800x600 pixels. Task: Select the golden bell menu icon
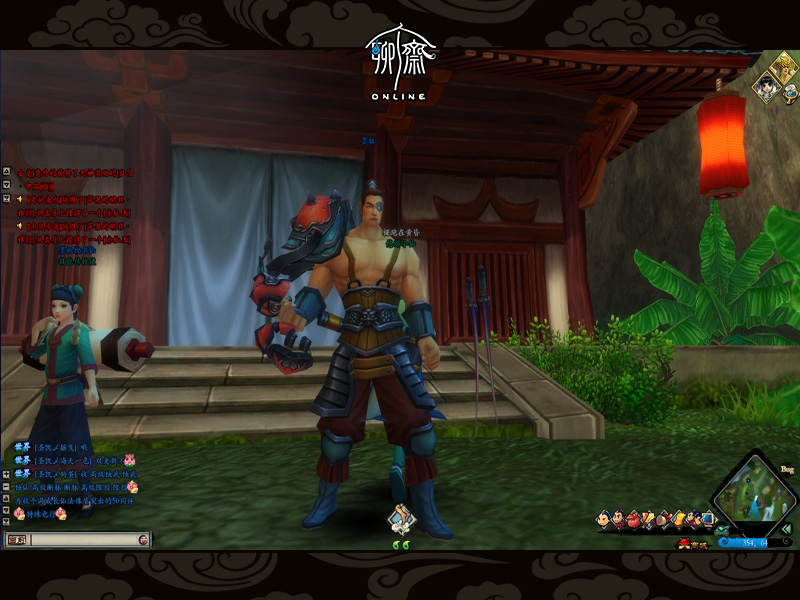pos(678,519)
